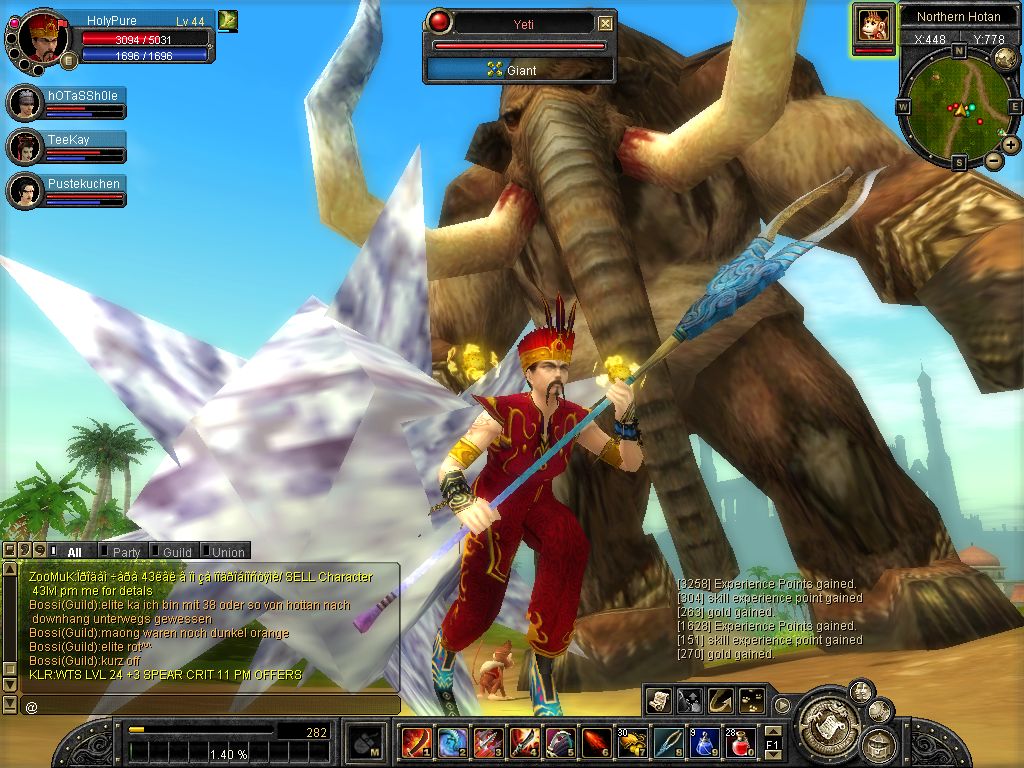This screenshot has height=768, width=1024.
Task: Zoom in the minimap with plus button
Action: pyautogui.click(x=1011, y=144)
